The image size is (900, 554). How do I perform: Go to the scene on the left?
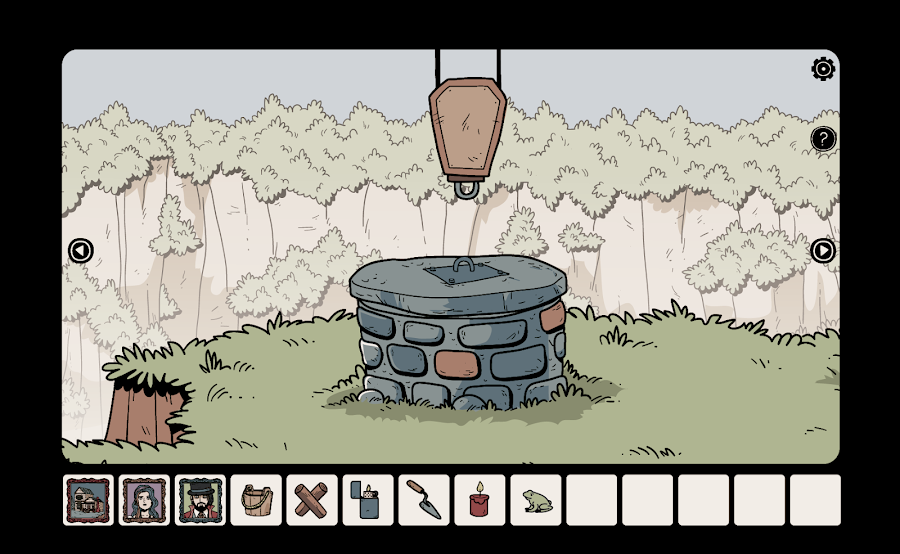coord(80,251)
